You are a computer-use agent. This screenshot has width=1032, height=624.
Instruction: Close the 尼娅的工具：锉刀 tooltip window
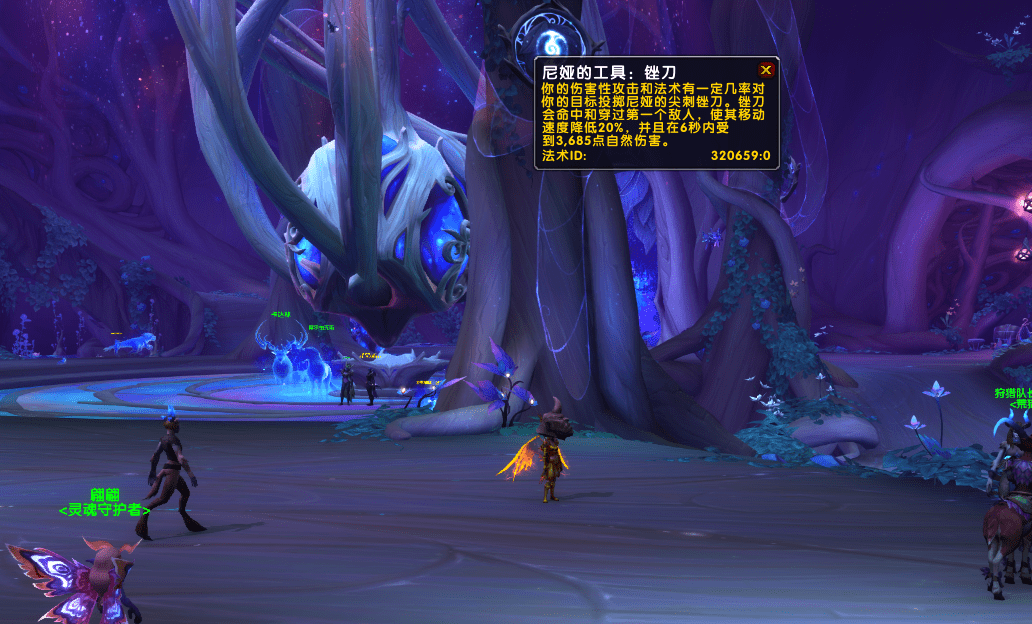(766, 70)
